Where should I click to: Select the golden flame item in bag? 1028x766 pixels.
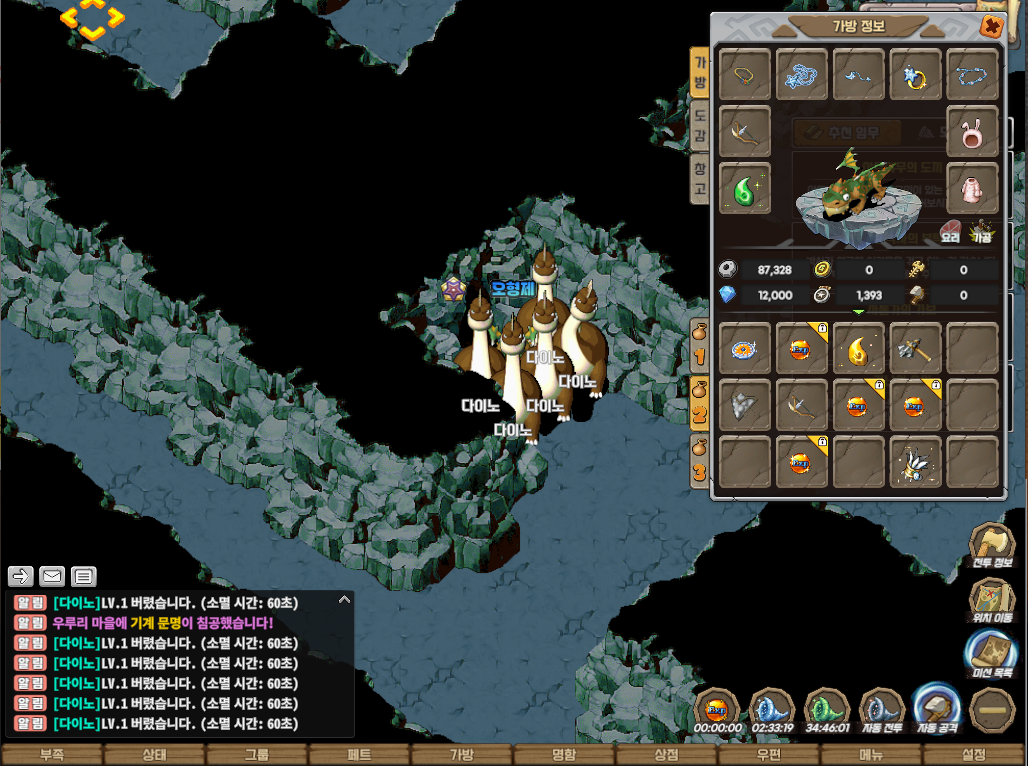click(859, 348)
